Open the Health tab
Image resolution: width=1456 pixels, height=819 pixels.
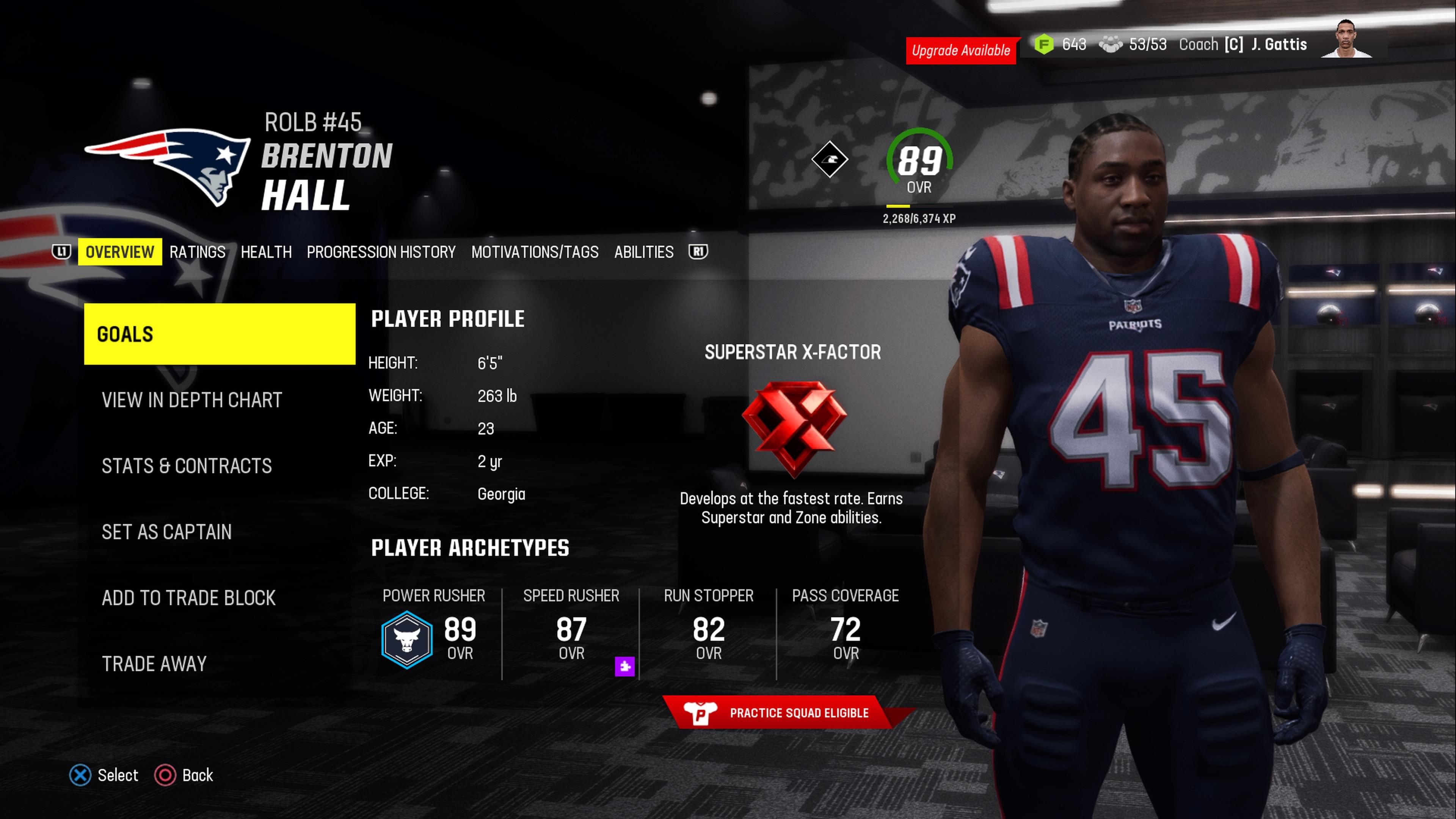pyautogui.click(x=266, y=252)
